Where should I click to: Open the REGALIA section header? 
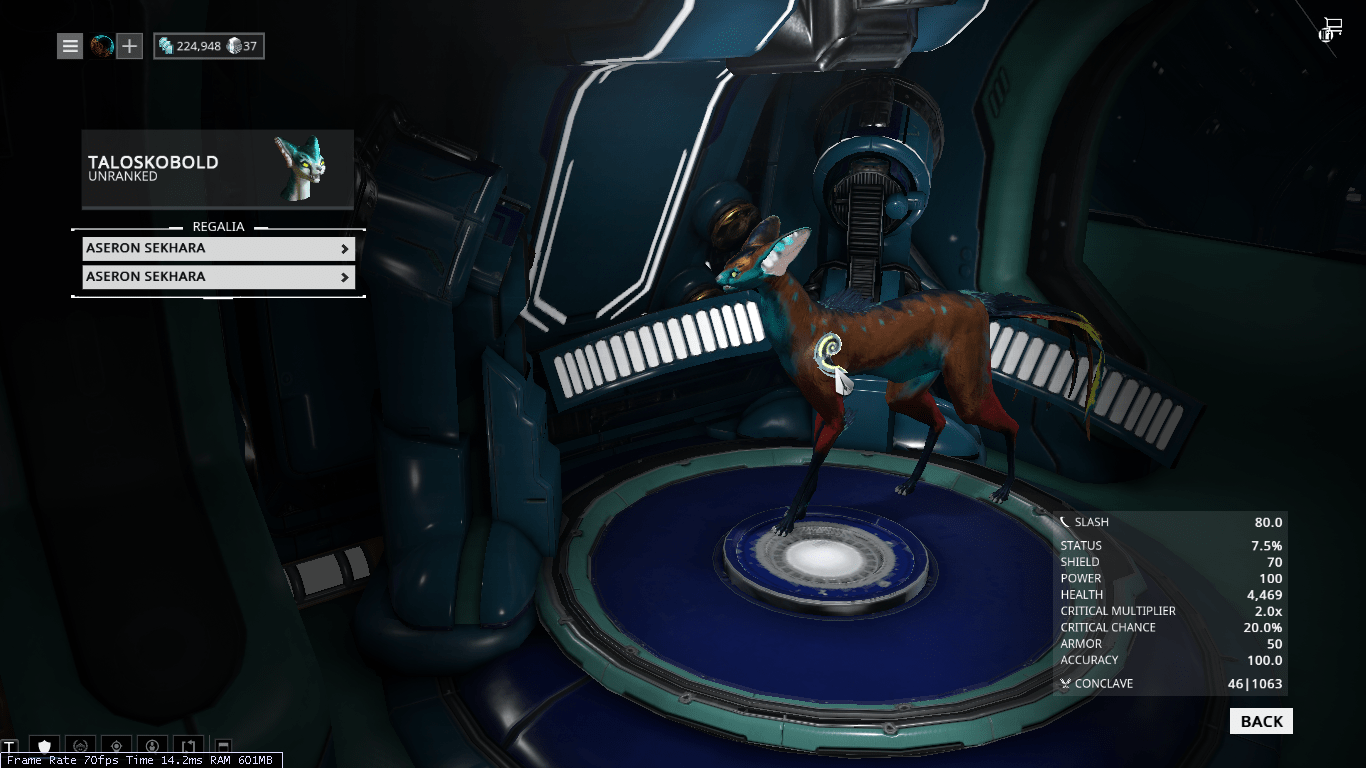pos(218,226)
